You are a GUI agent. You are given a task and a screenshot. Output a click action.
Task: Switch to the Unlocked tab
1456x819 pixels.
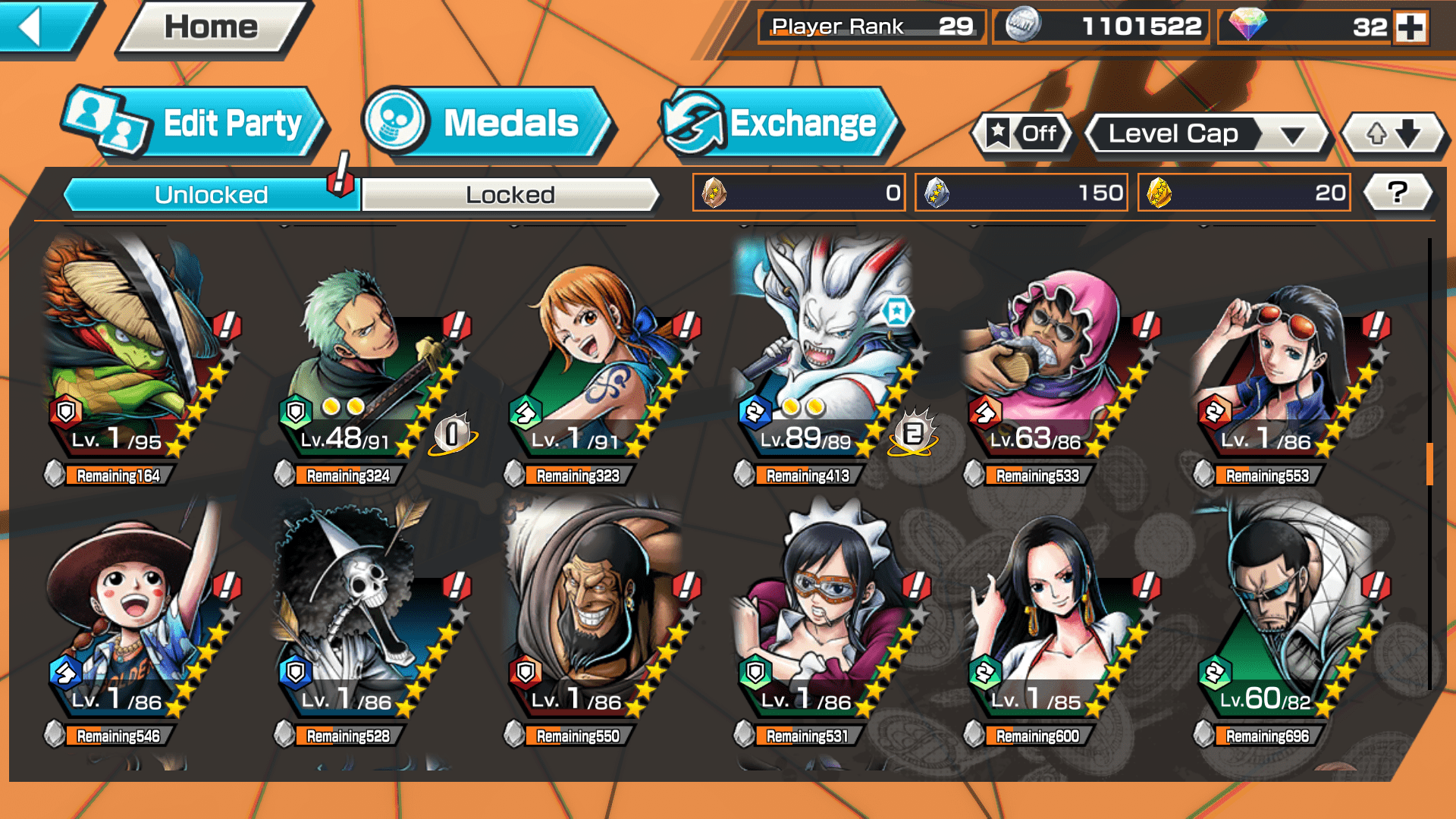(x=211, y=195)
